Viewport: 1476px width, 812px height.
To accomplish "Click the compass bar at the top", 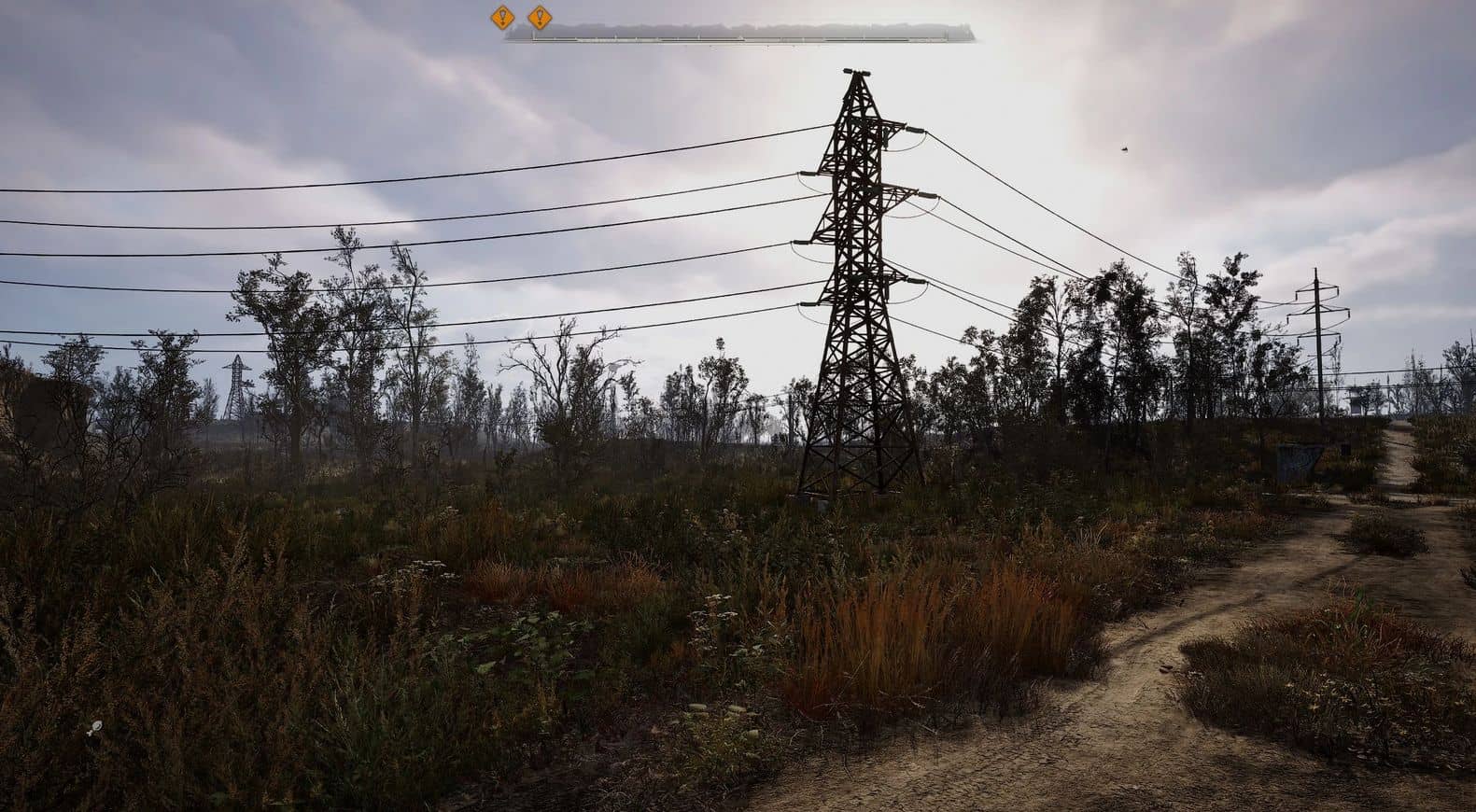I will tap(739, 33).
